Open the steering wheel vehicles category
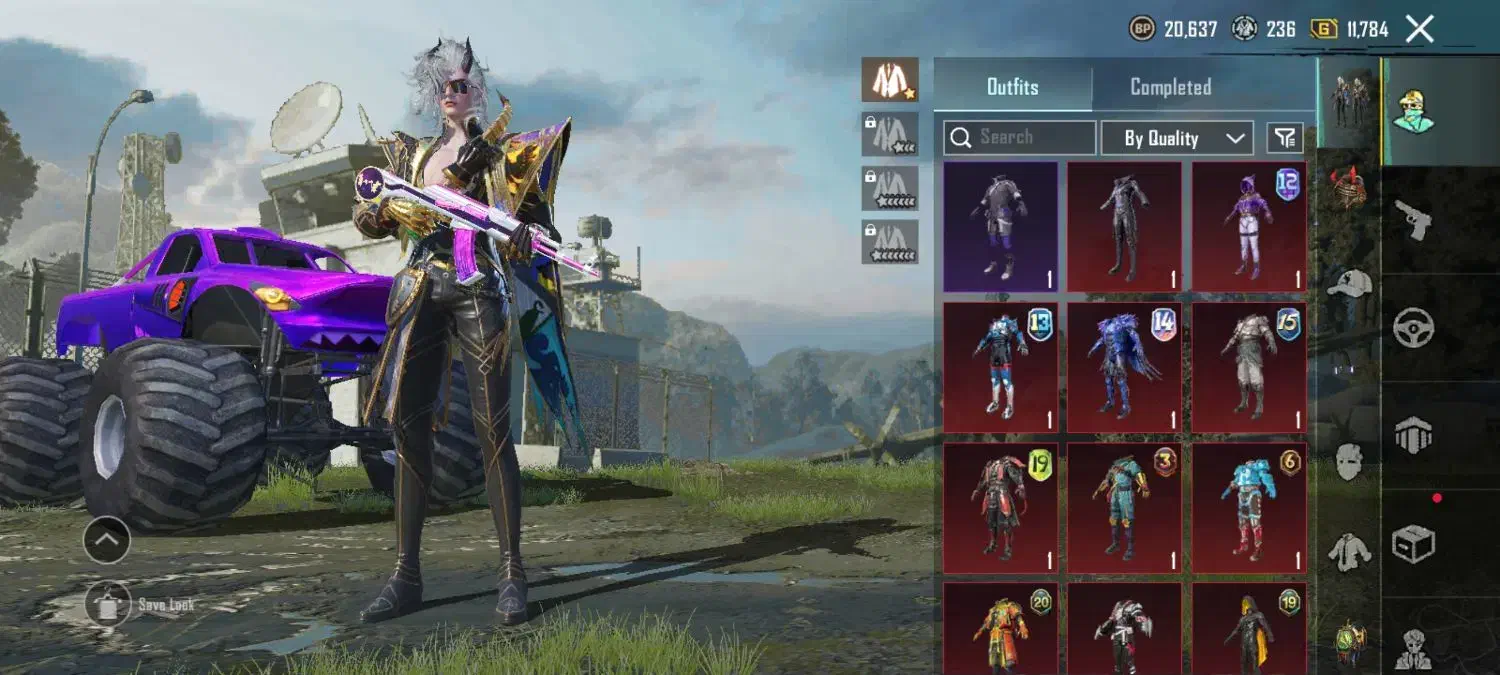Image resolution: width=1500 pixels, height=675 pixels. click(x=1414, y=327)
